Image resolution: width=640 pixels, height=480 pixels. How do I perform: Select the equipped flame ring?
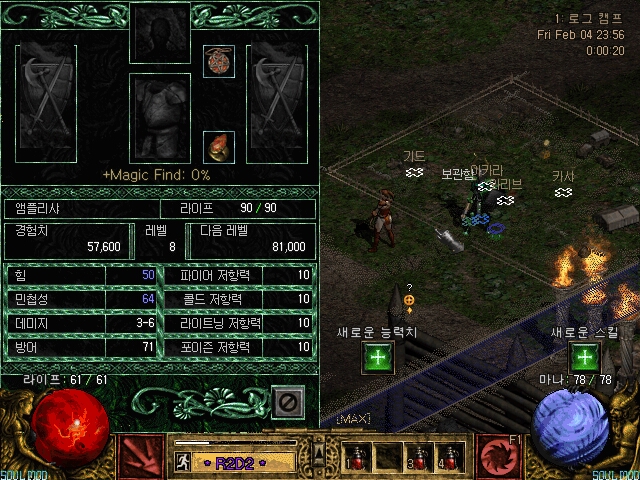[x=218, y=146]
